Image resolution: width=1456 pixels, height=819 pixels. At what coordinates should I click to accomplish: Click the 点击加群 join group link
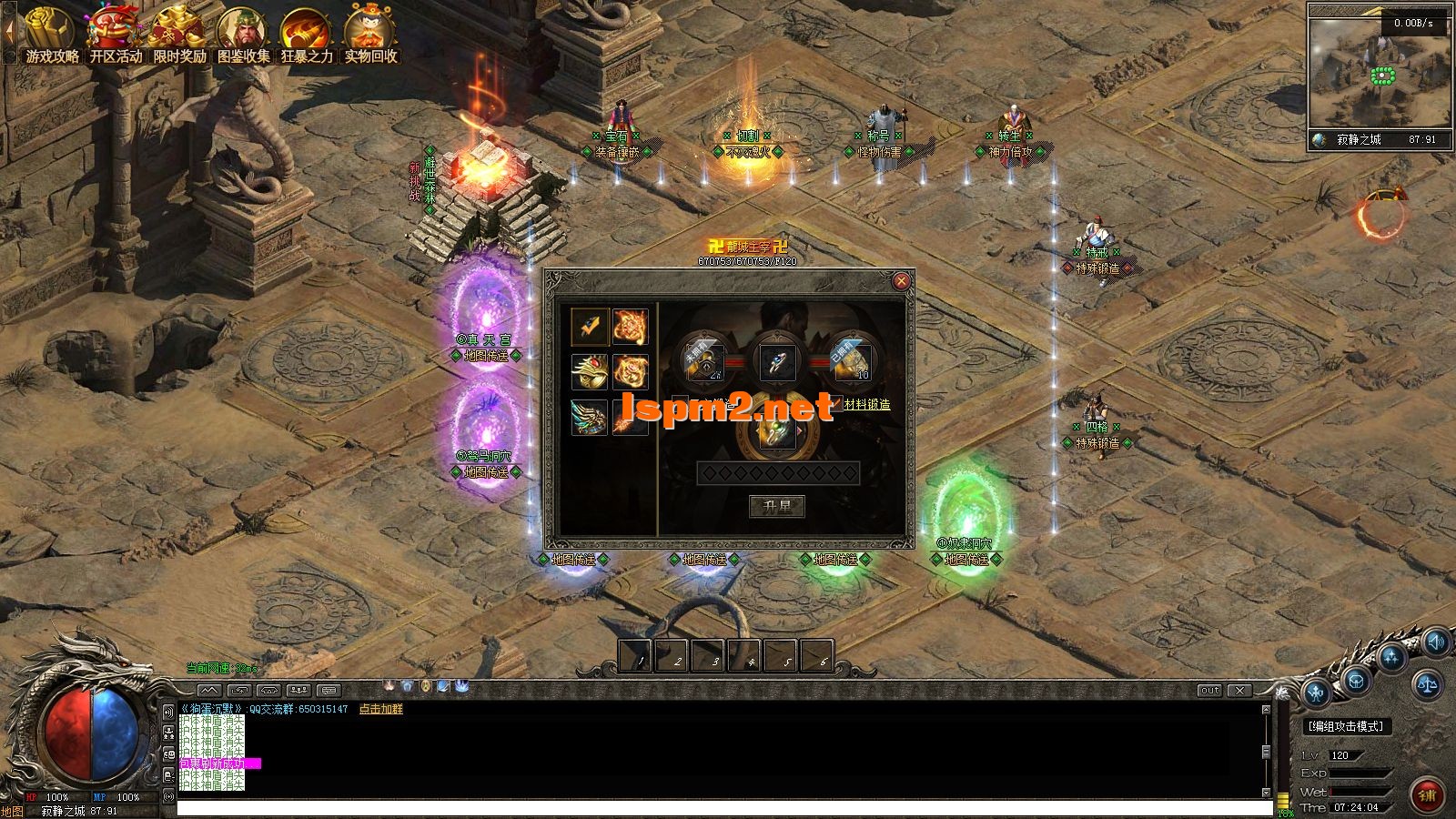click(x=380, y=709)
